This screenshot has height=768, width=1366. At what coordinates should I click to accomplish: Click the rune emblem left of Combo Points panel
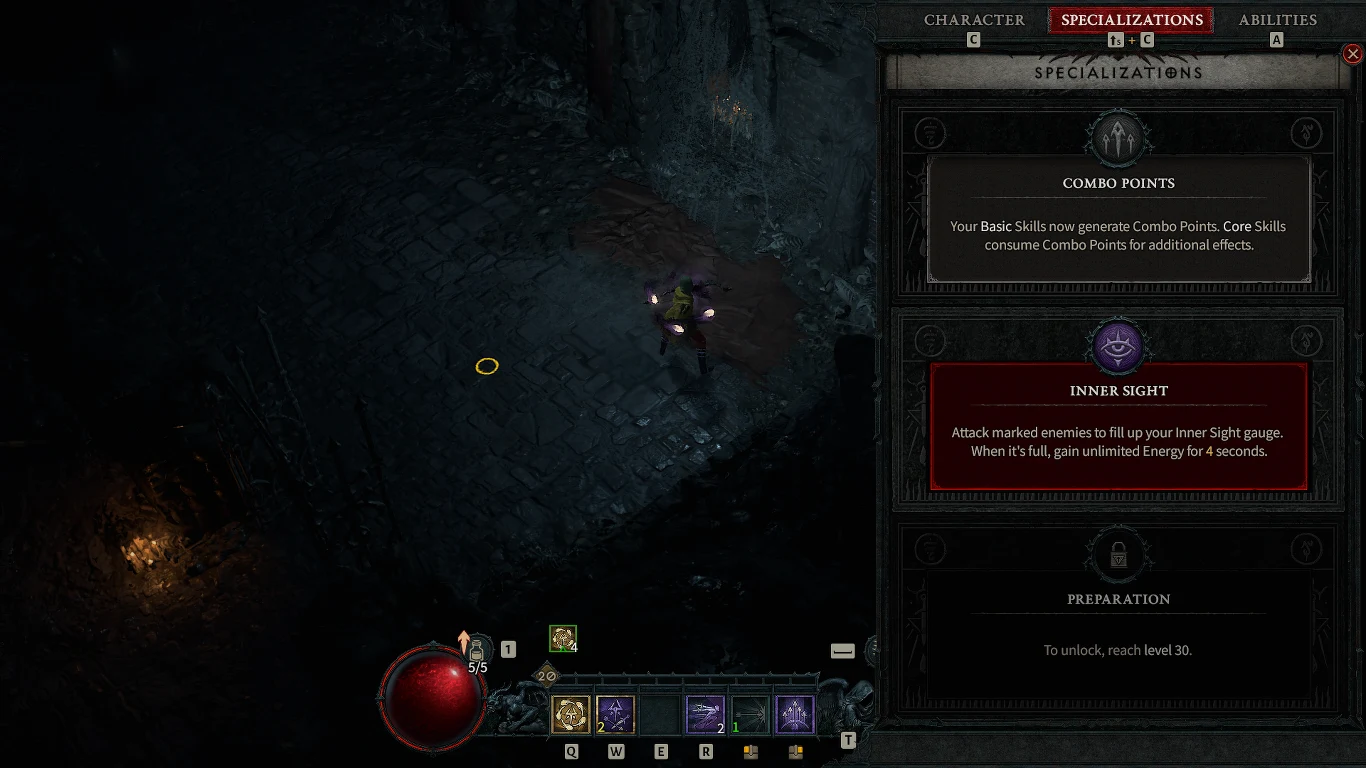[930, 132]
